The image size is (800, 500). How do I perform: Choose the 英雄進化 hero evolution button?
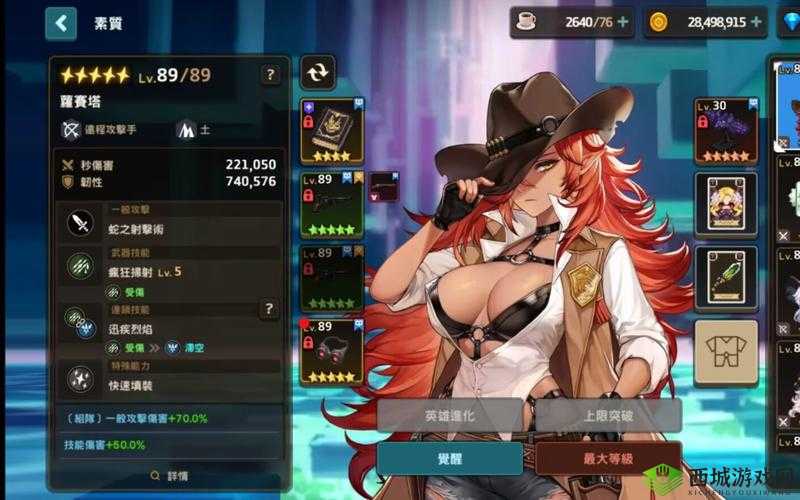(450, 415)
